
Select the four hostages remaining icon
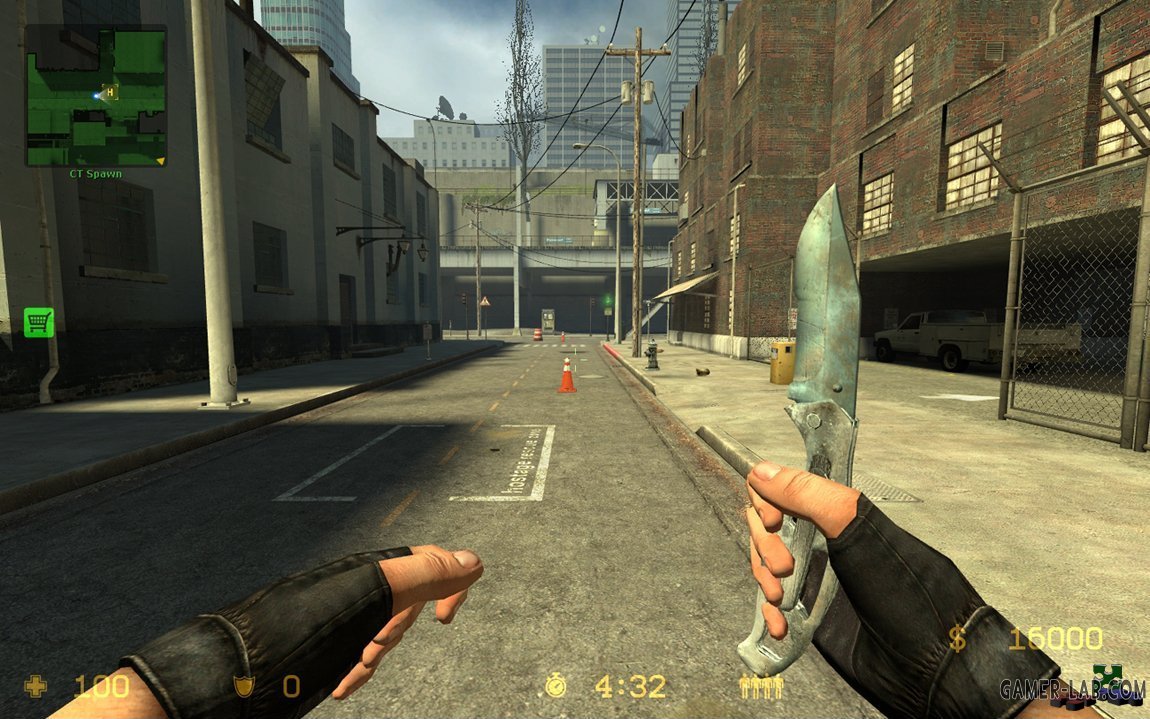click(761, 687)
